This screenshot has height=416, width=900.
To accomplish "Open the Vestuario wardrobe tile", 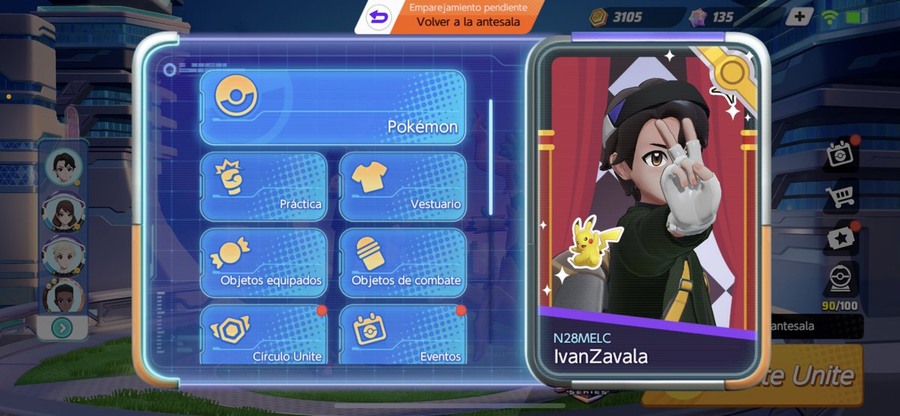I will pos(402,186).
